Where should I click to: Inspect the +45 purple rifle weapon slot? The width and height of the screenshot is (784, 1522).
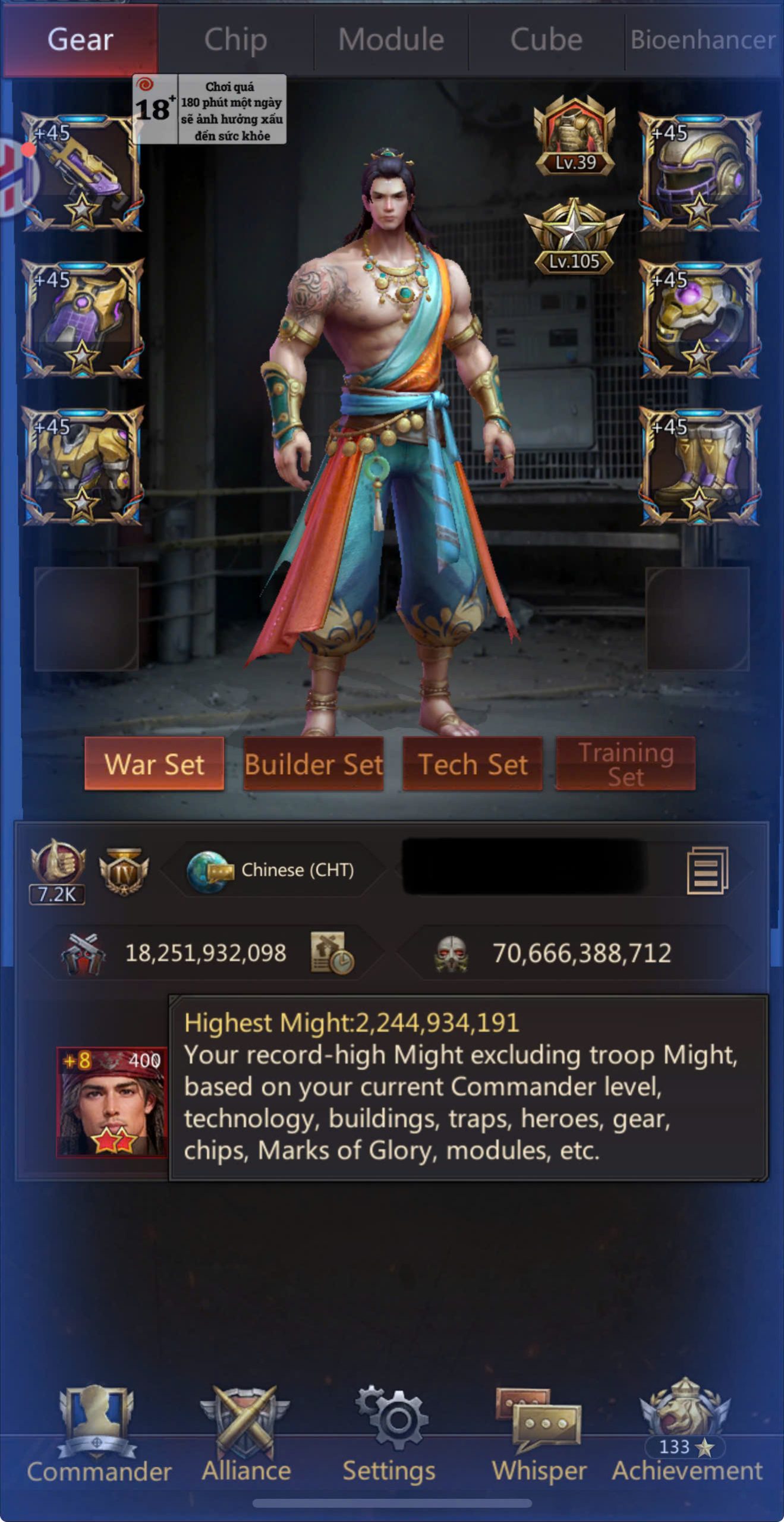tap(83, 172)
